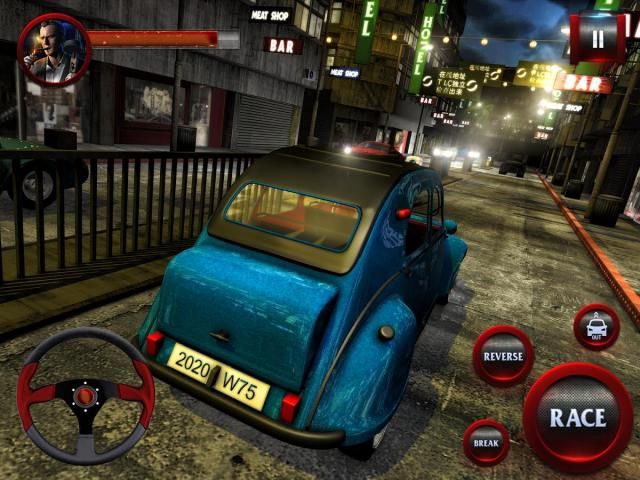Tap the RACE accelerator button
640x480 pixels.
point(577,417)
